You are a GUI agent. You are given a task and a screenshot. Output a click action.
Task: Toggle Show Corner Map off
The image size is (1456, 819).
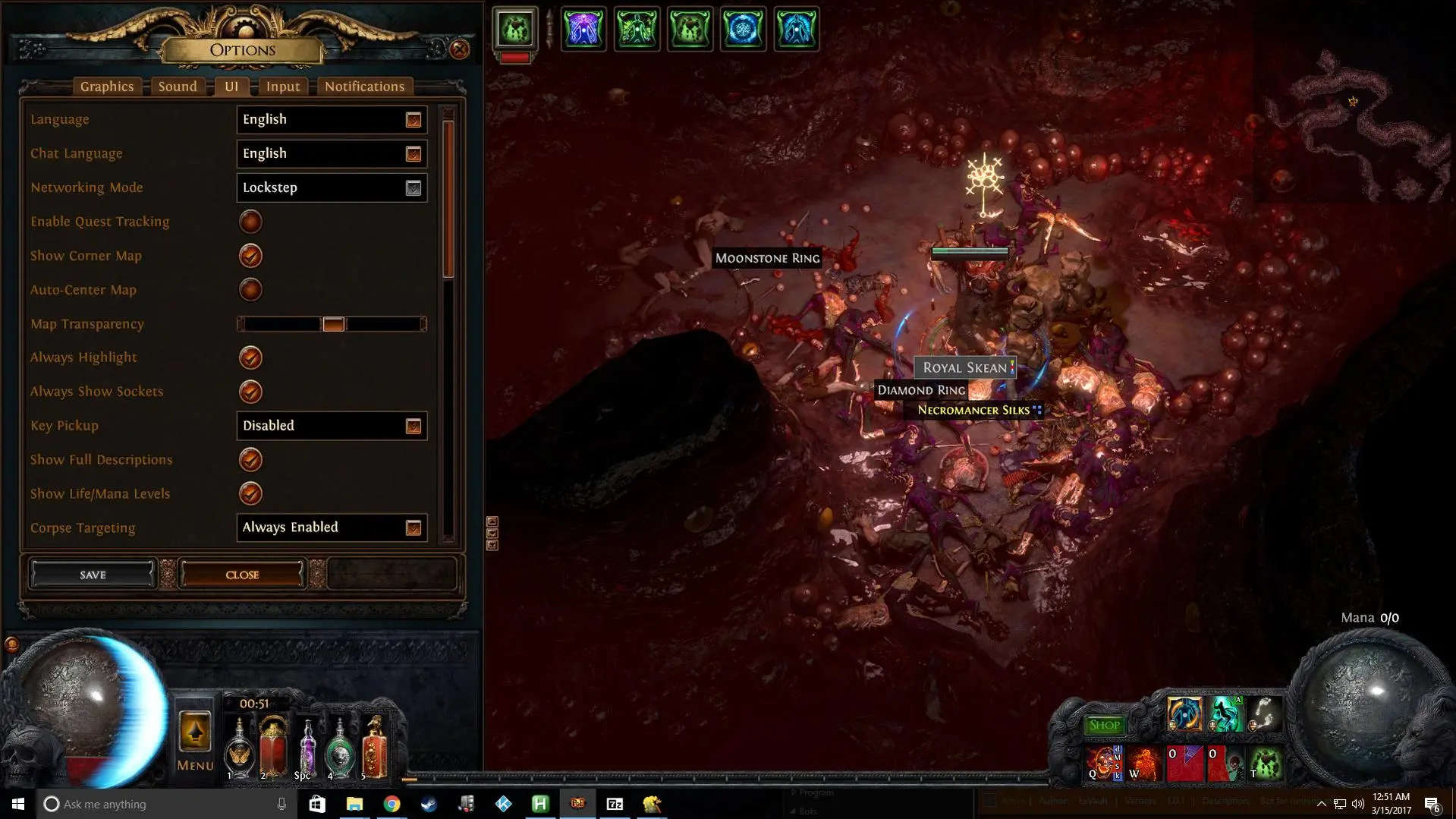tap(250, 256)
